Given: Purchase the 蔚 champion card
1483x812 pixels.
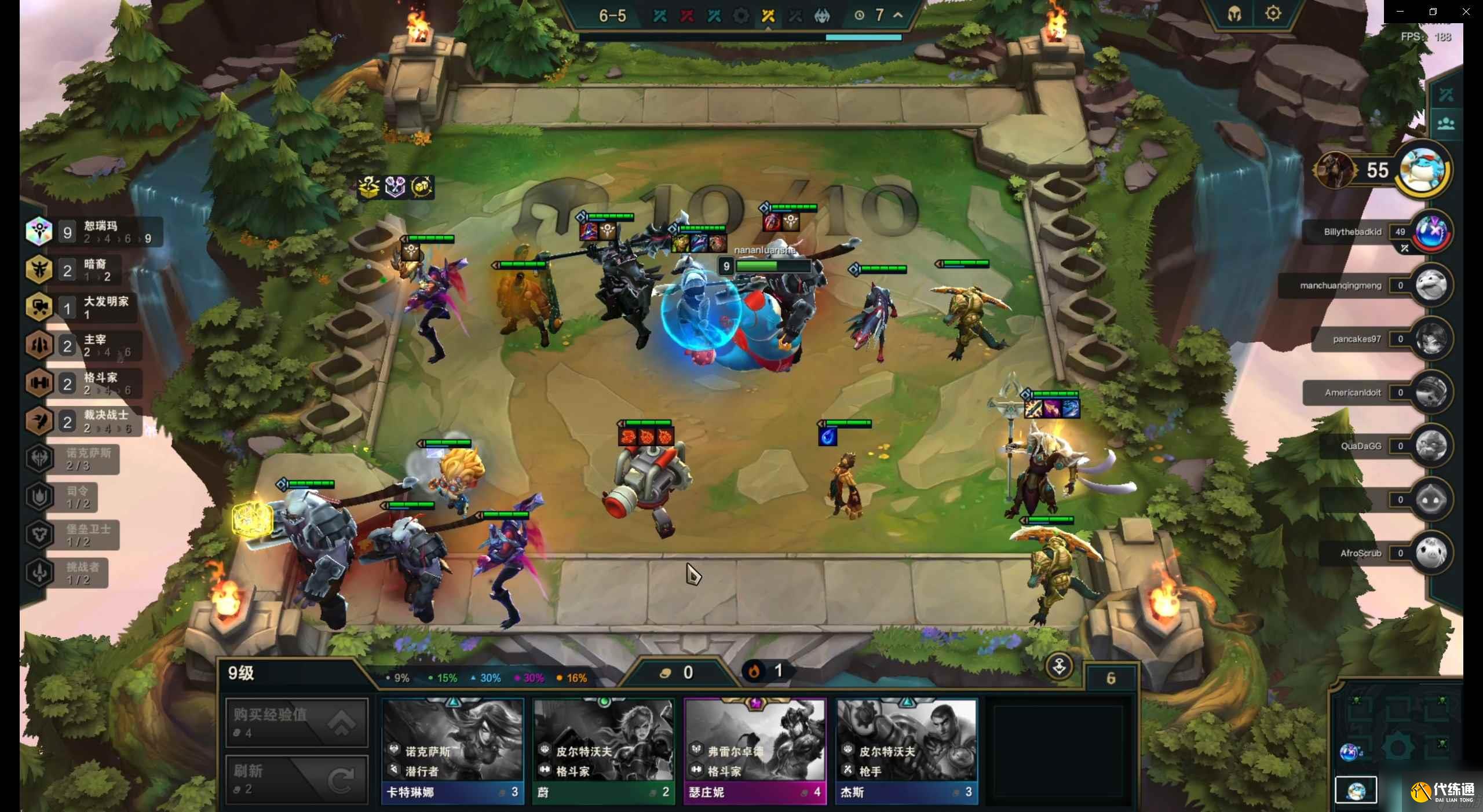Looking at the screenshot, I should click(x=604, y=751).
